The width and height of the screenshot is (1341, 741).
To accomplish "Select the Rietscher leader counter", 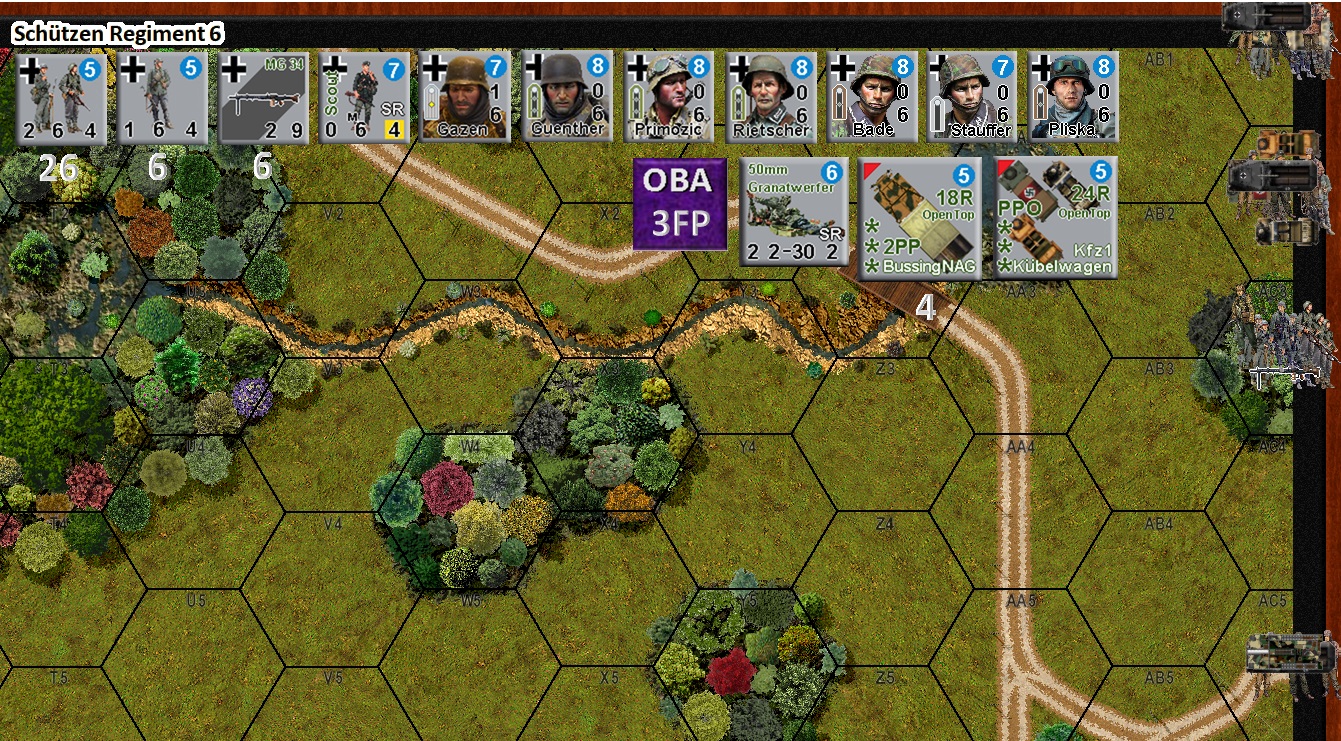I will [x=770, y=95].
